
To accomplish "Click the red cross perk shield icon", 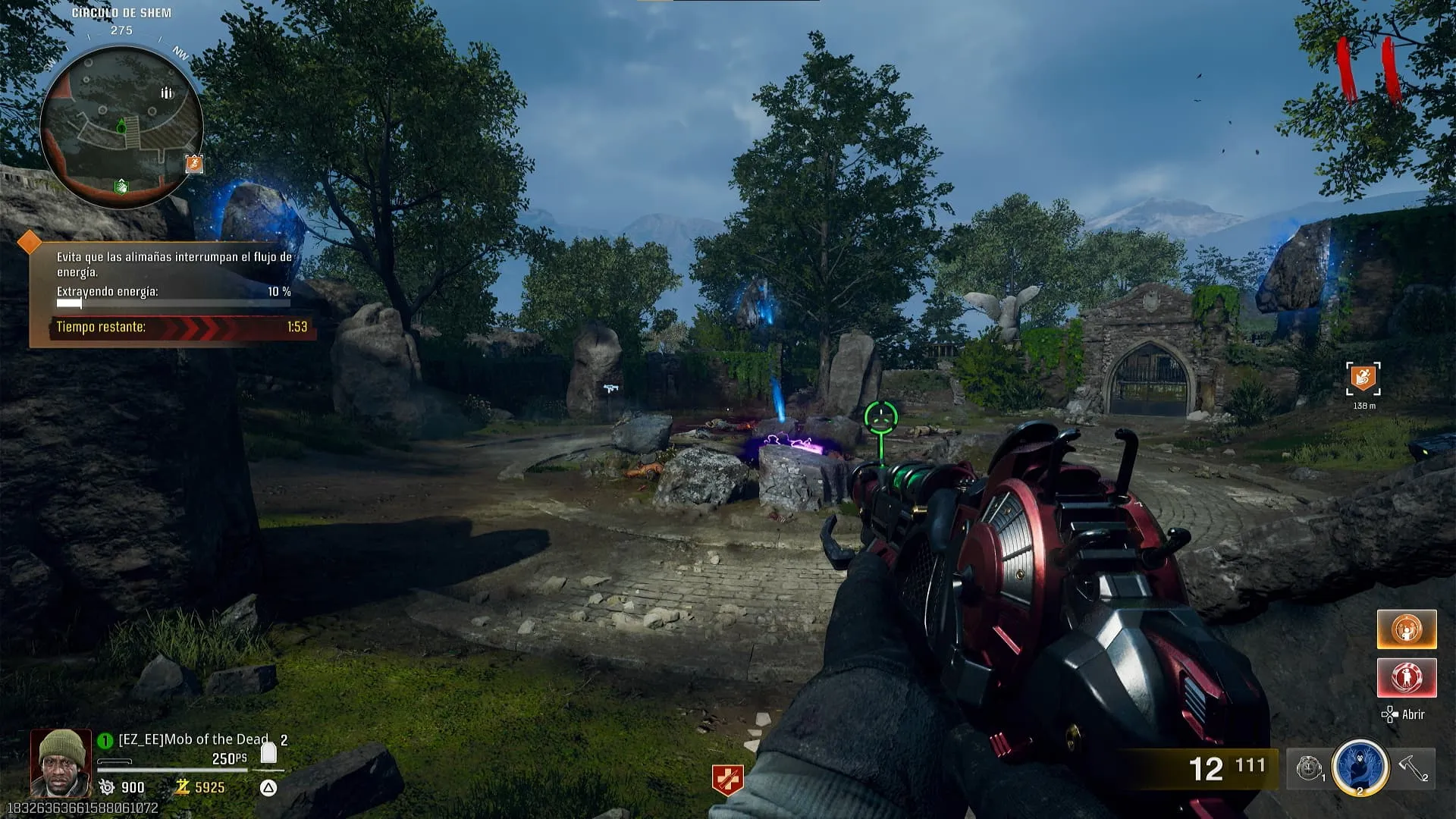I will (x=727, y=780).
